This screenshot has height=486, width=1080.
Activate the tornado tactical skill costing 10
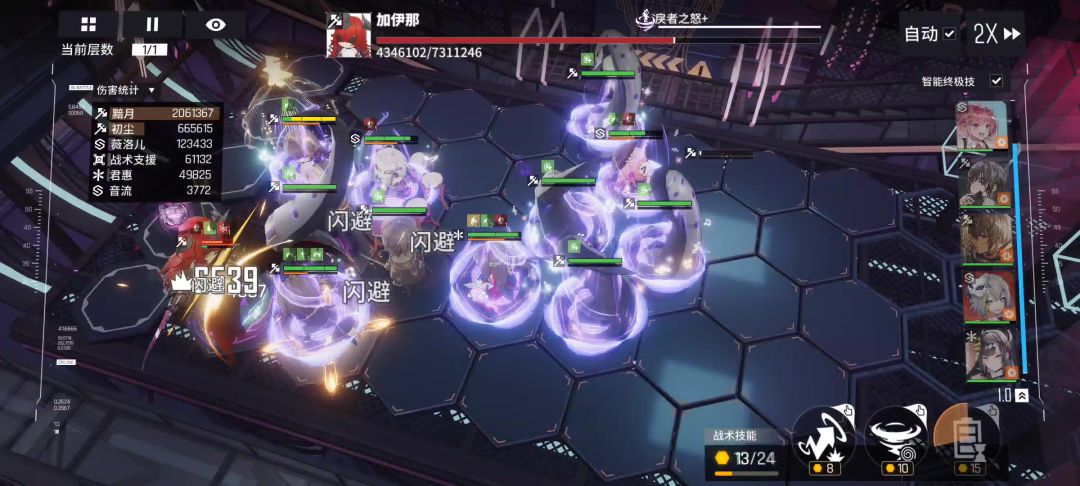tap(893, 436)
